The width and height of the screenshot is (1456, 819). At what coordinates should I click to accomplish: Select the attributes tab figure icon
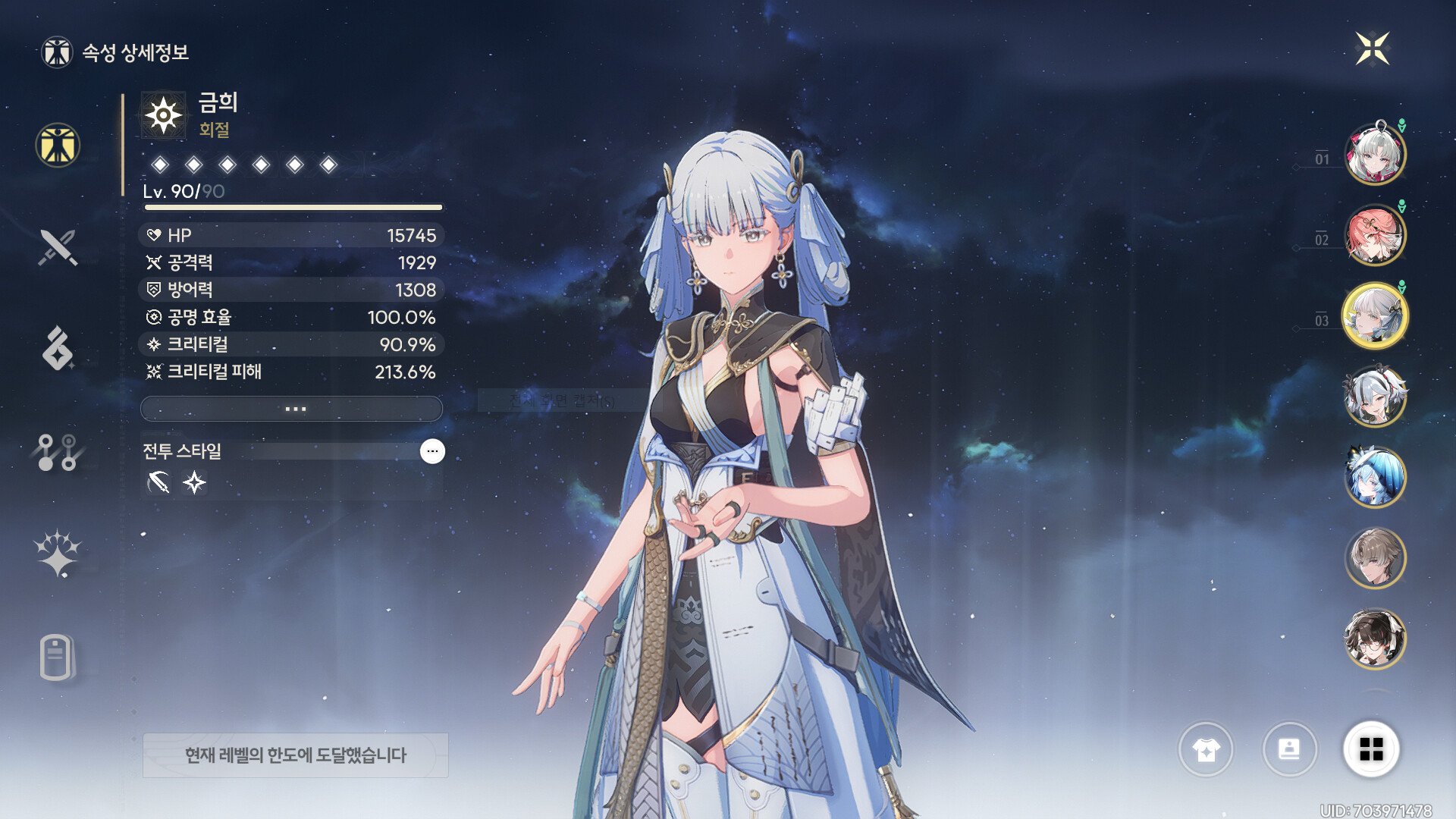58,145
